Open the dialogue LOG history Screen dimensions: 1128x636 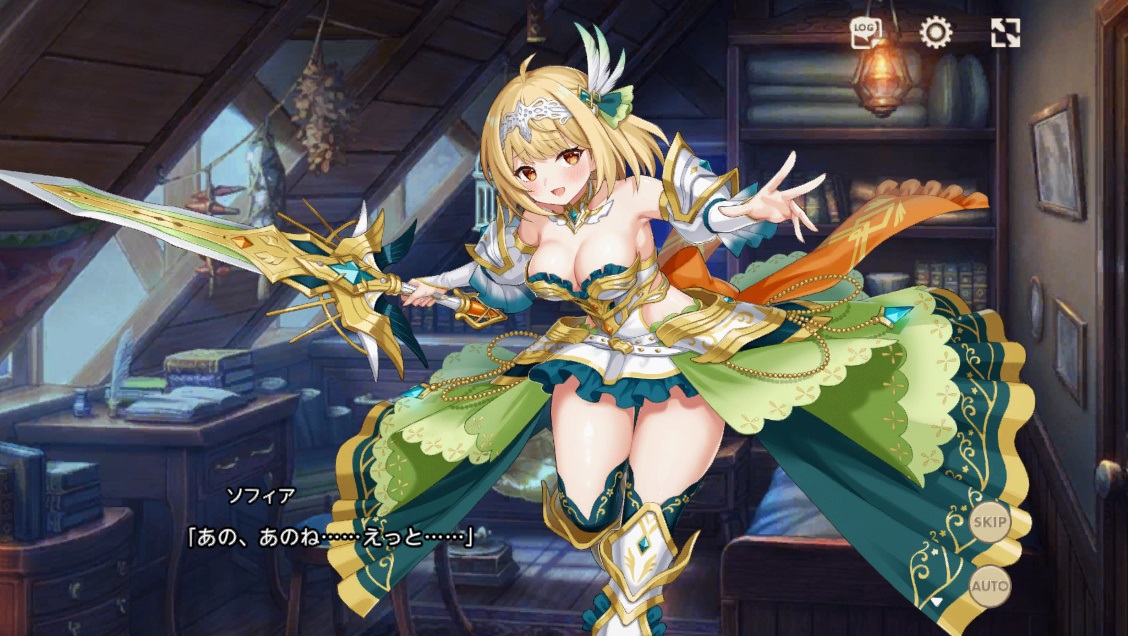click(866, 33)
